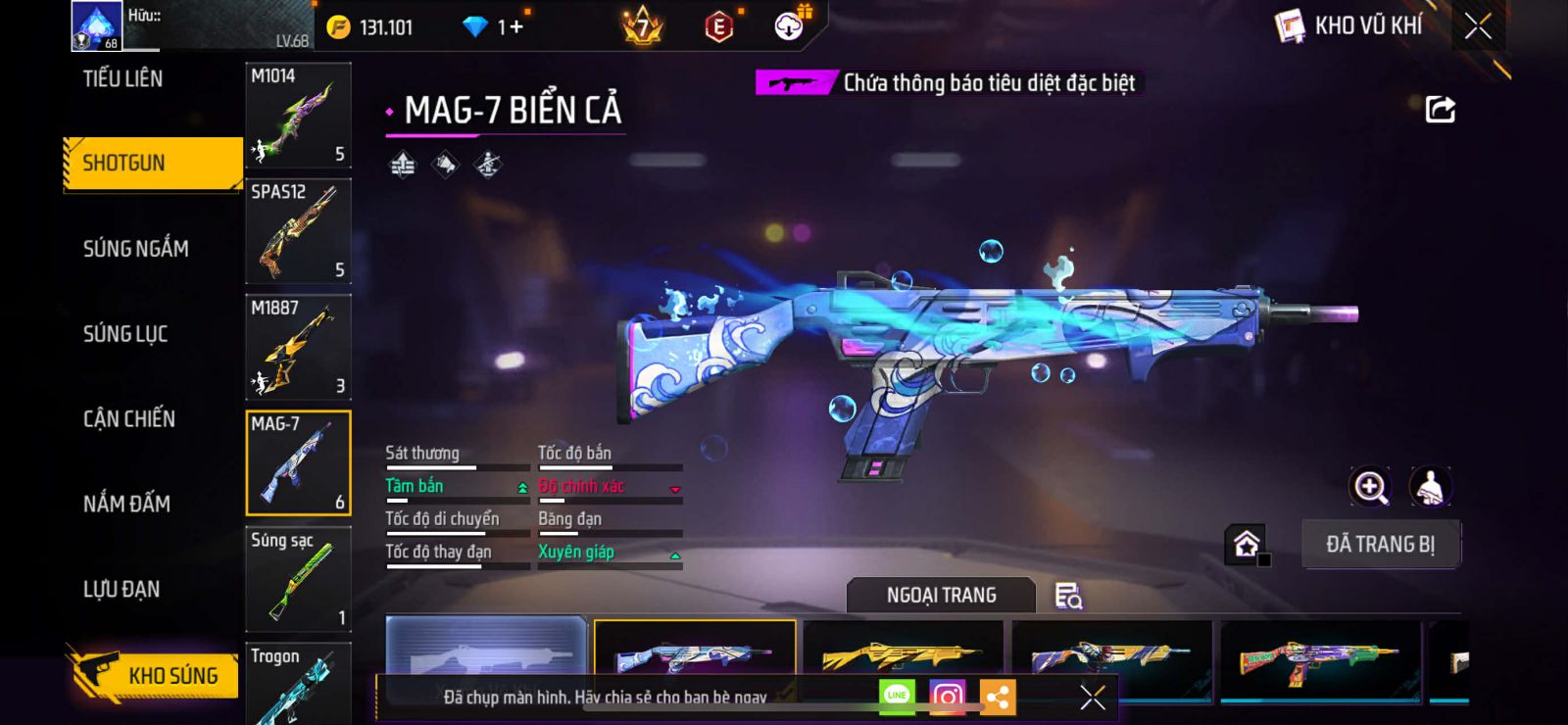Select the M1014 shotgun slot
Image resolution: width=1568 pixels, height=725 pixels.
(x=298, y=116)
